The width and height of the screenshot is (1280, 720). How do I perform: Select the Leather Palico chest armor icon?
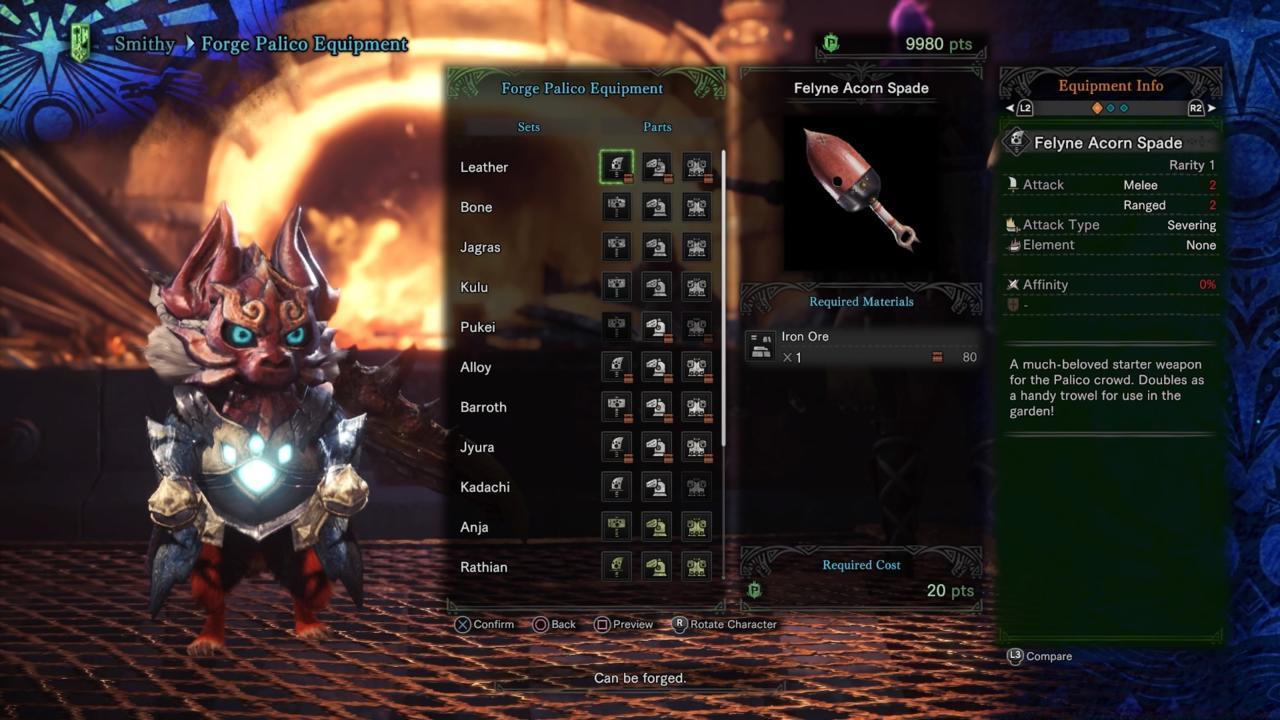(x=697, y=167)
